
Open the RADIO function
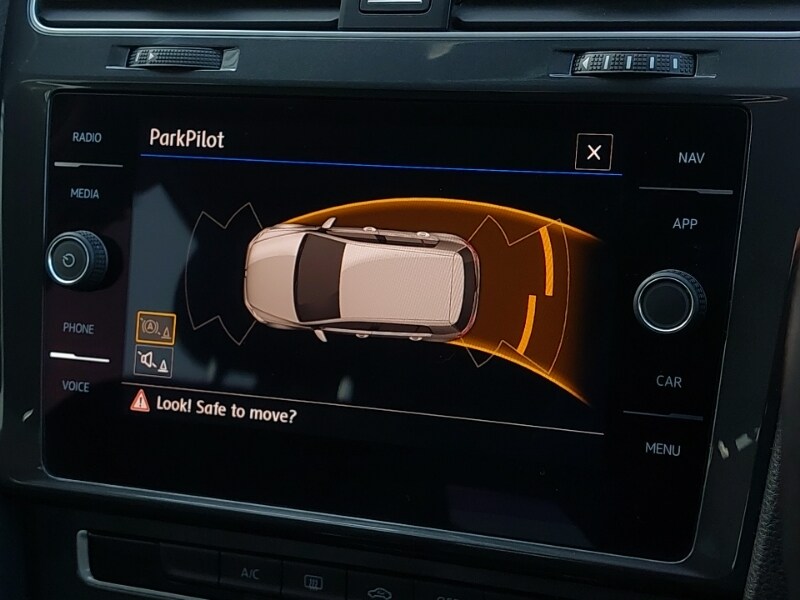pyautogui.click(x=87, y=138)
